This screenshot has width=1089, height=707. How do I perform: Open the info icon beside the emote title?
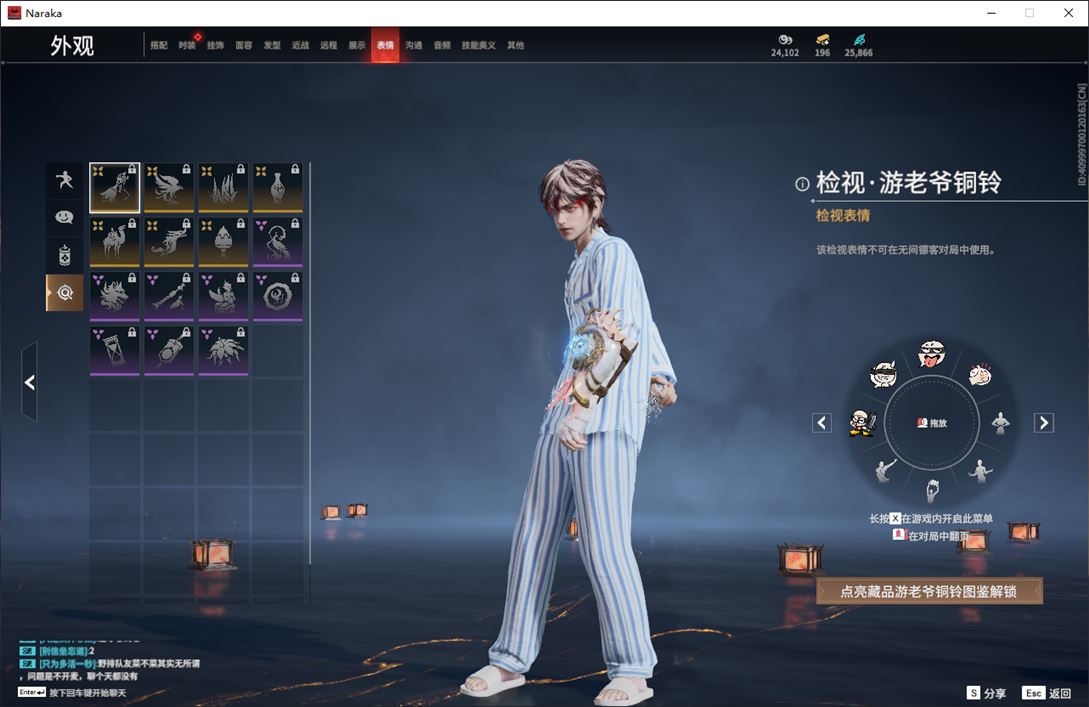pos(802,184)
